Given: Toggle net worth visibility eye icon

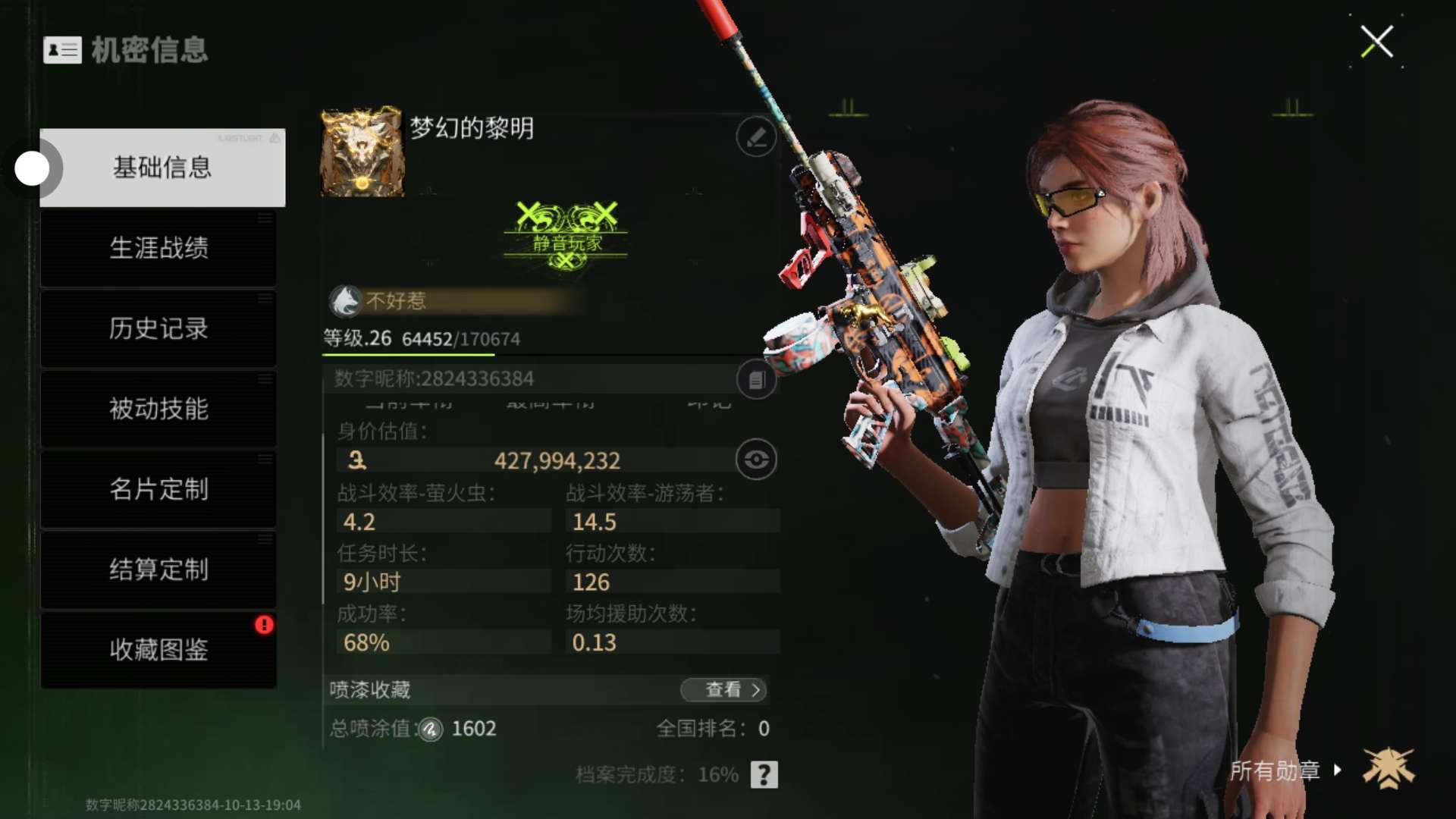Looking at the screenshot, I should tap(756, 460).
